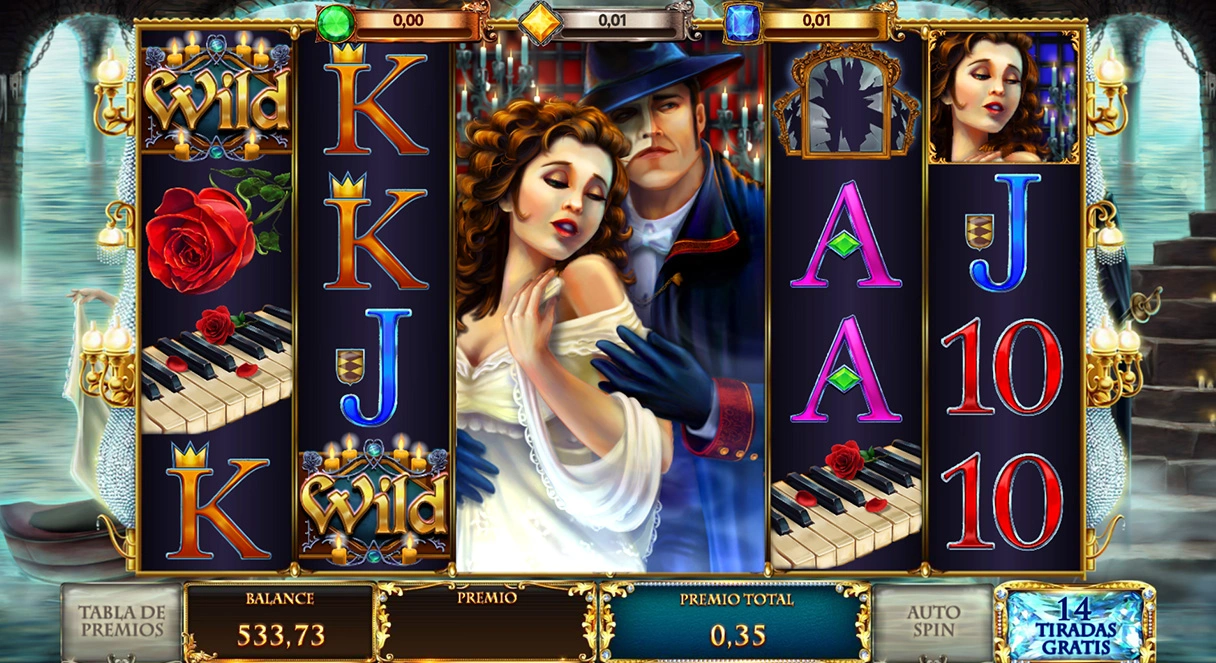Activate the Auto Spin button
1216x663 pixels.
[932, 621]
